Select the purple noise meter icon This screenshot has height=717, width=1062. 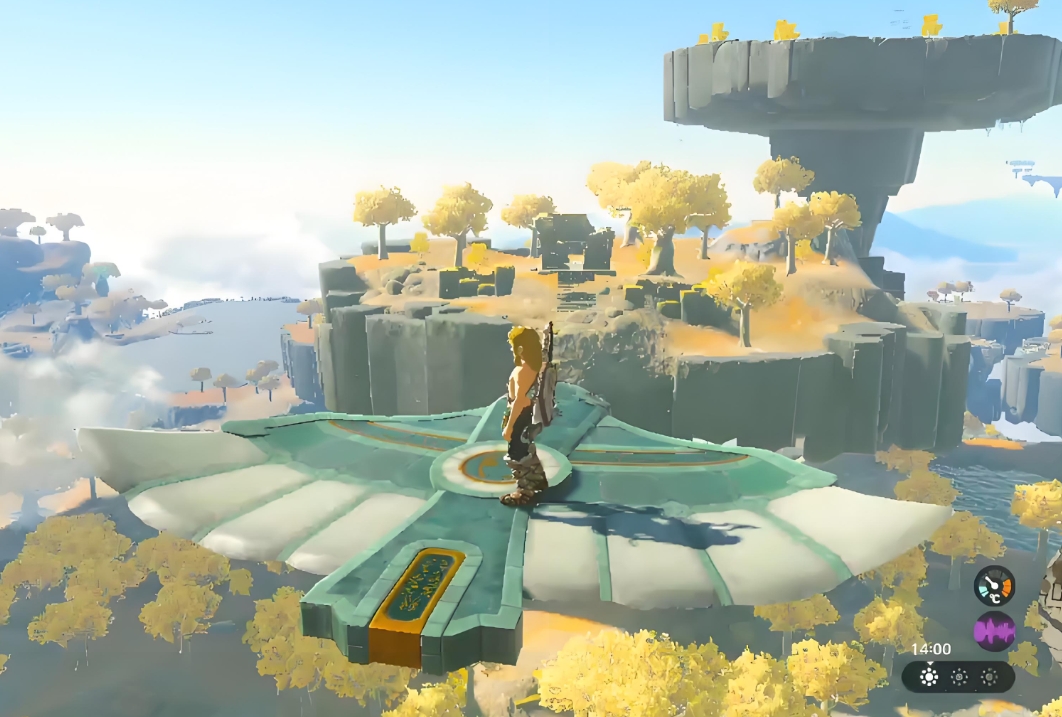tap(994, 632)
